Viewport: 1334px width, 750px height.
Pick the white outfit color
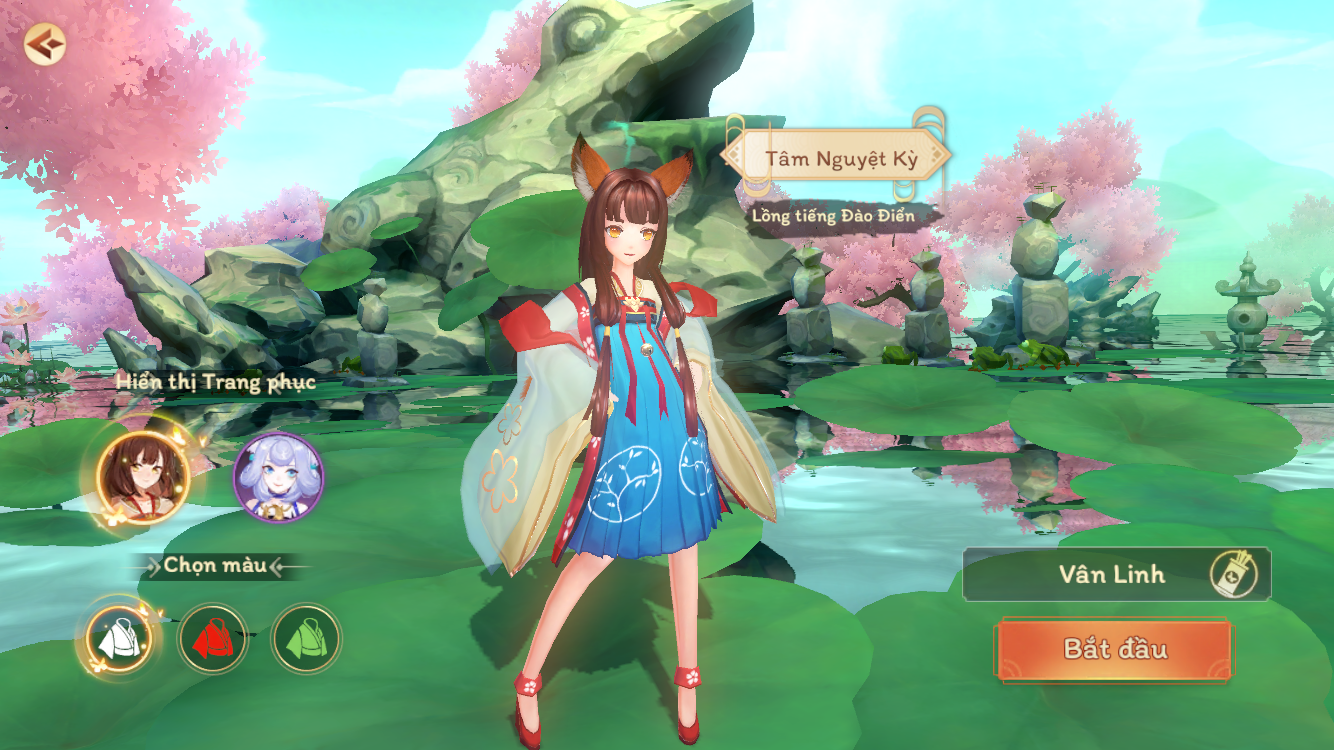118,638
